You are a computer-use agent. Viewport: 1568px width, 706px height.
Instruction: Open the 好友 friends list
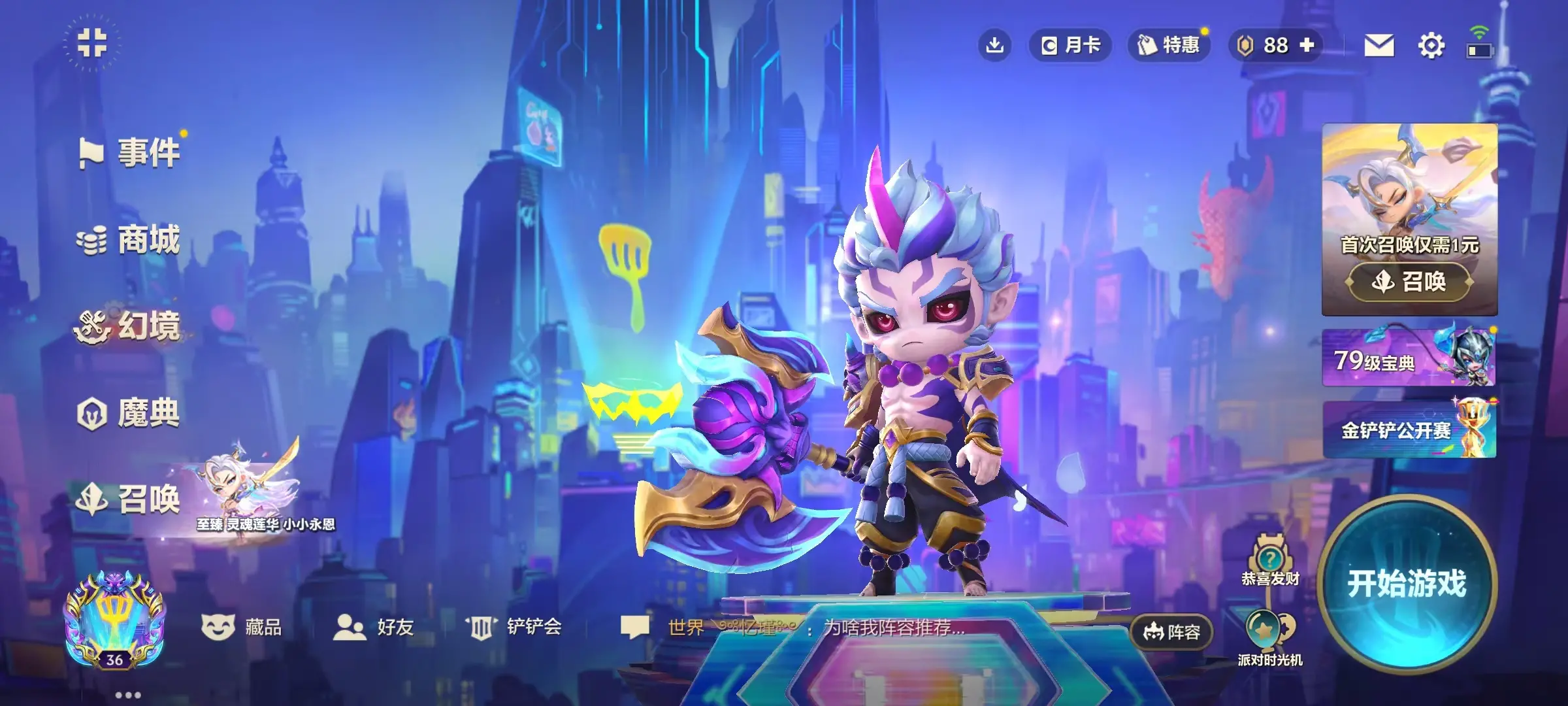tap(374, 628)
